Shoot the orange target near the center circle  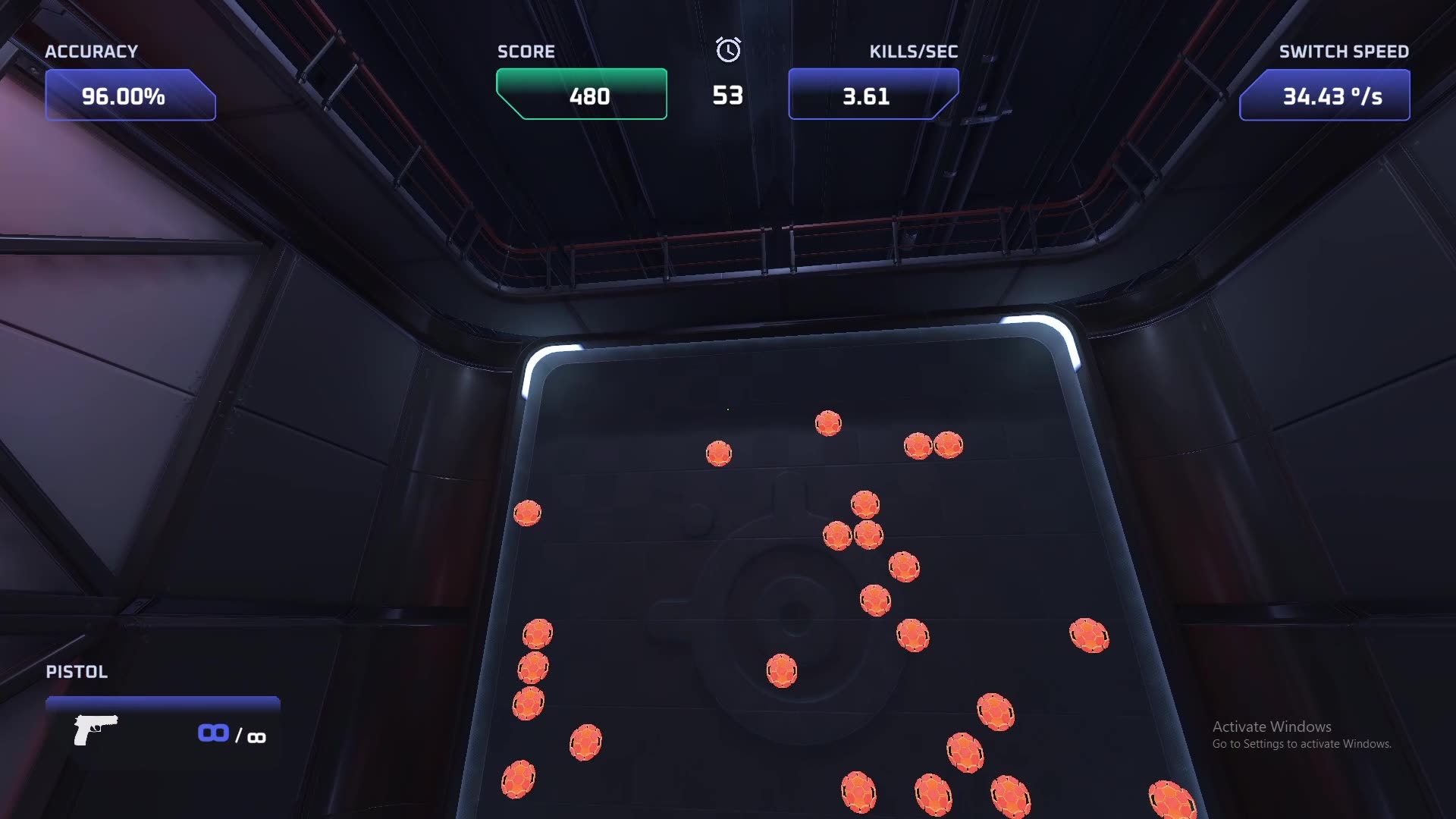(x=782, y=670)
